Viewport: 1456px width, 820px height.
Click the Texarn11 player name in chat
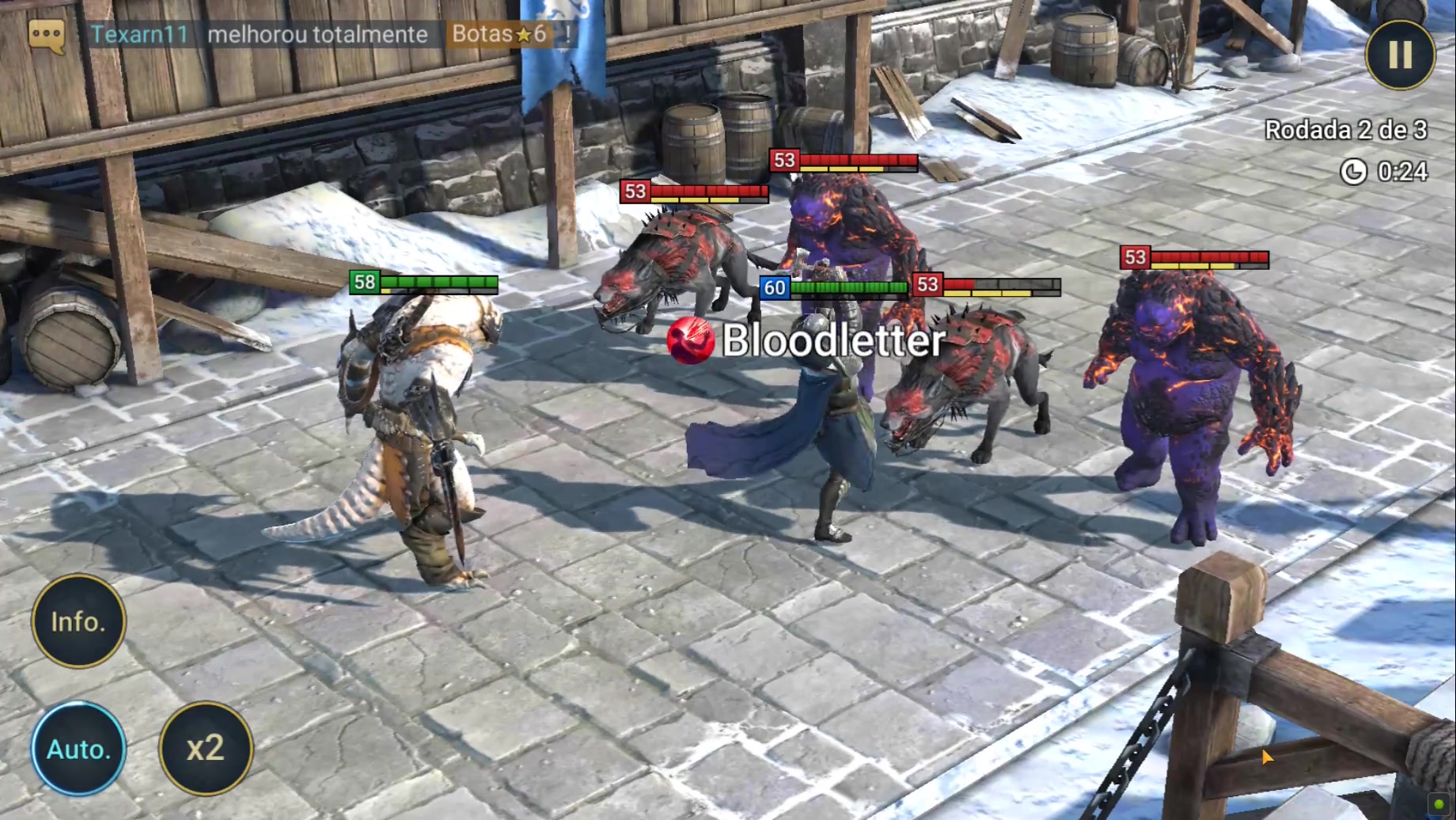coord(139,34)
